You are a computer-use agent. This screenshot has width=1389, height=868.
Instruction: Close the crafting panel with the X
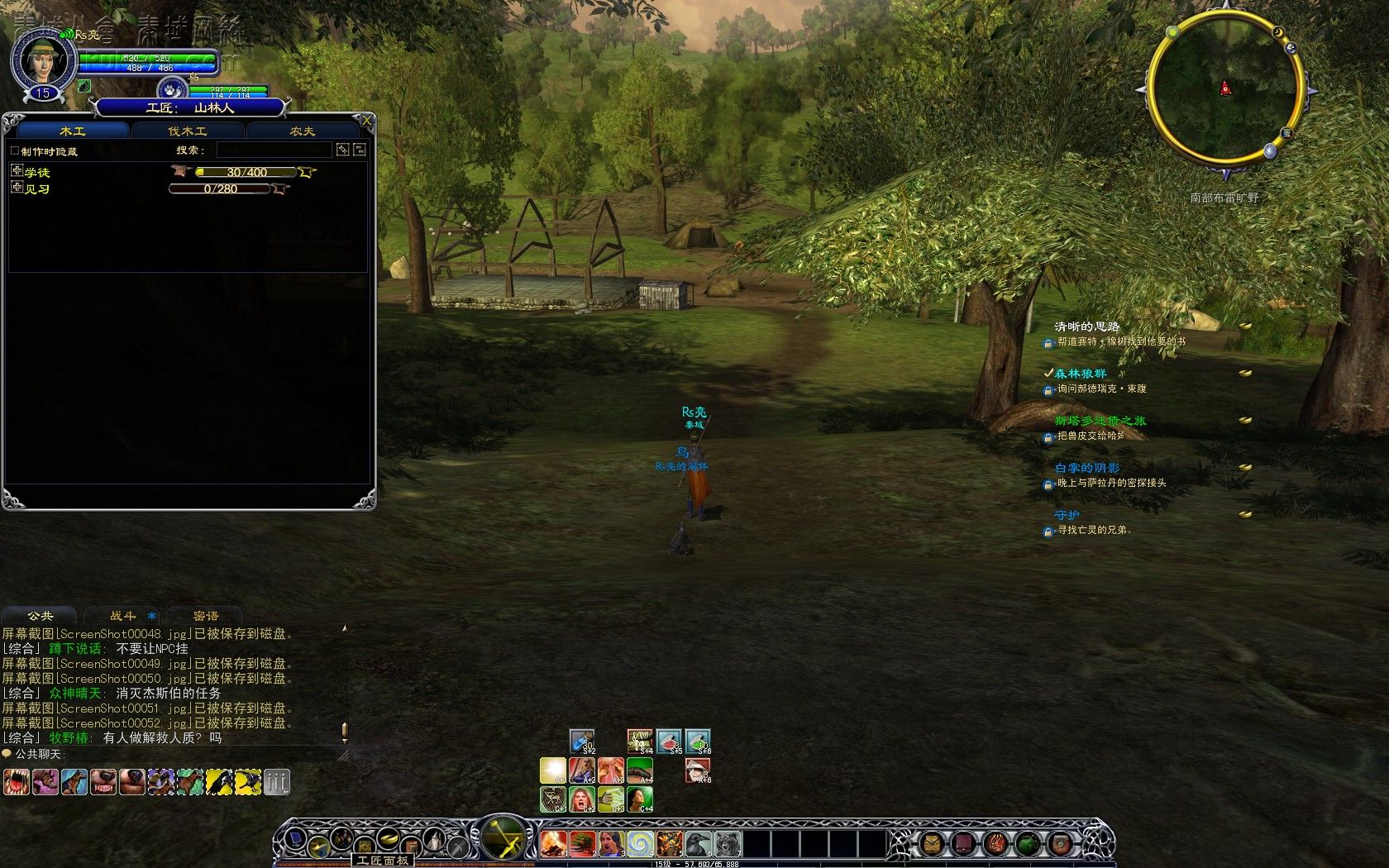[366, 121]
